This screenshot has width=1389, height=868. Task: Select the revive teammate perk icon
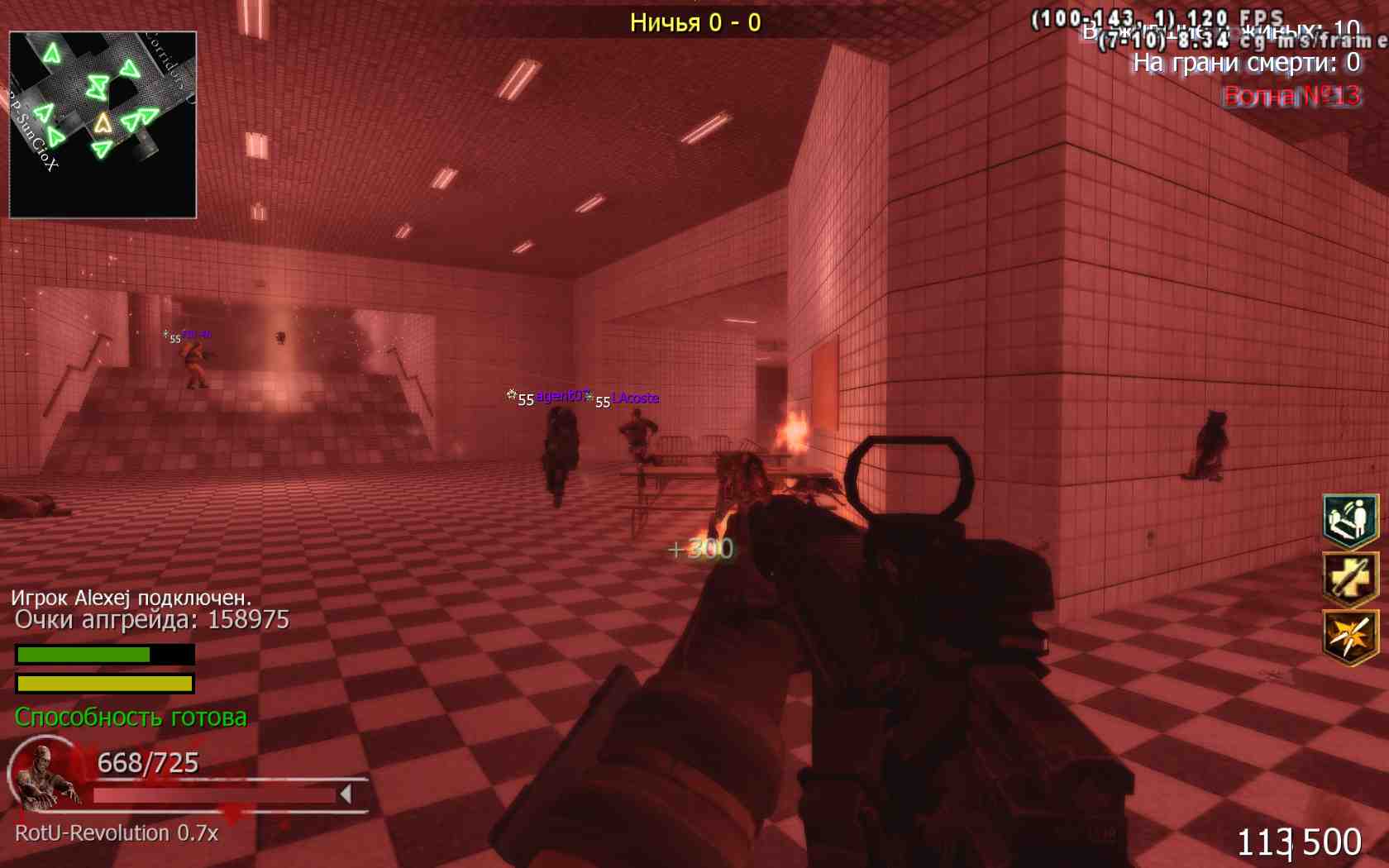click(x=1349, y=520)
